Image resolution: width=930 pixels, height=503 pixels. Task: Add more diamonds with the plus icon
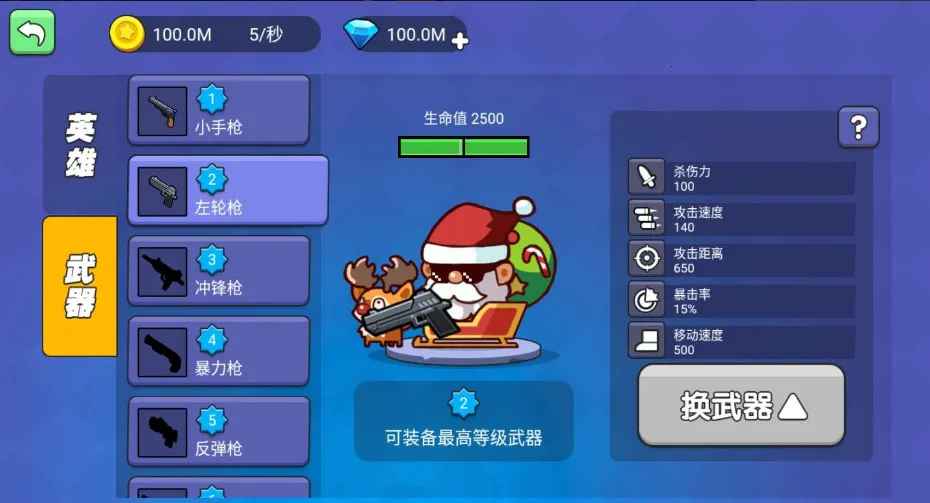460,41
